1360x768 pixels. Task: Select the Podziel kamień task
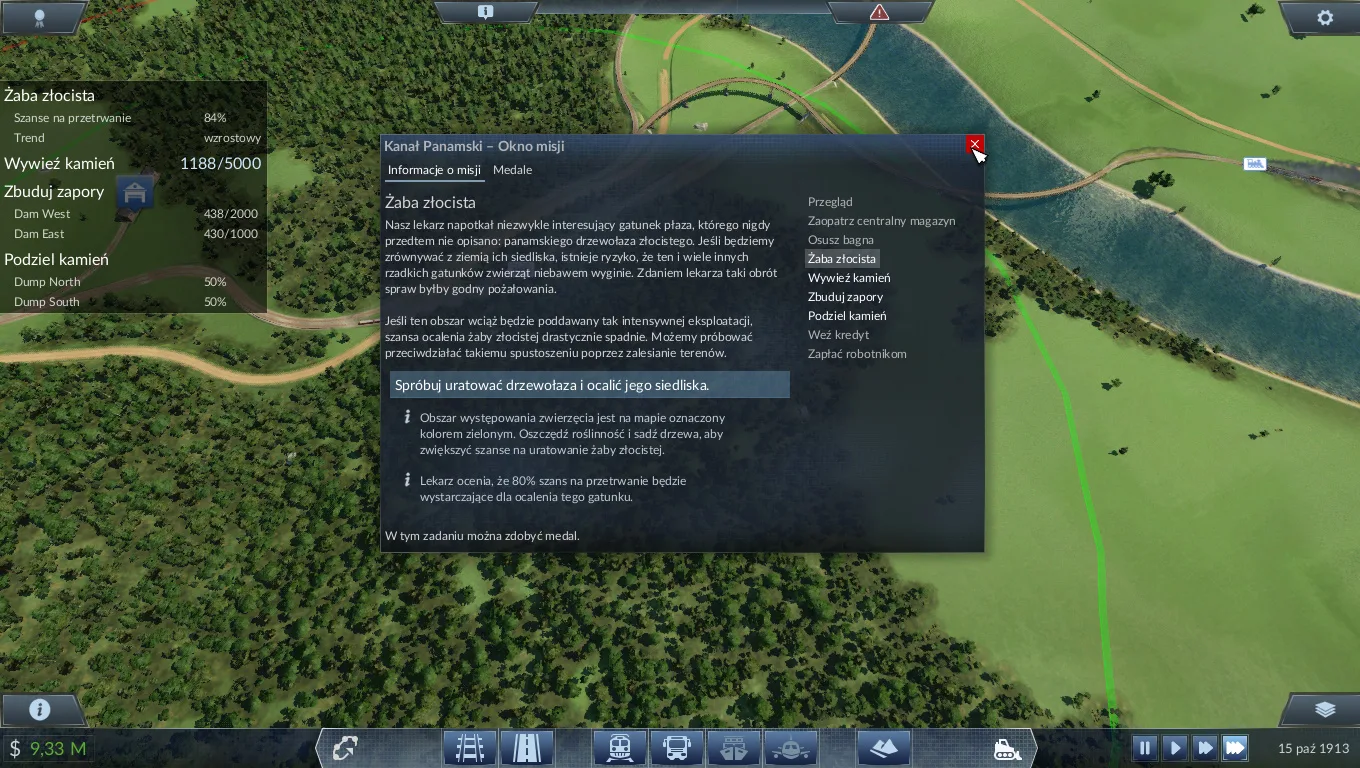click(x=846, y=316)
